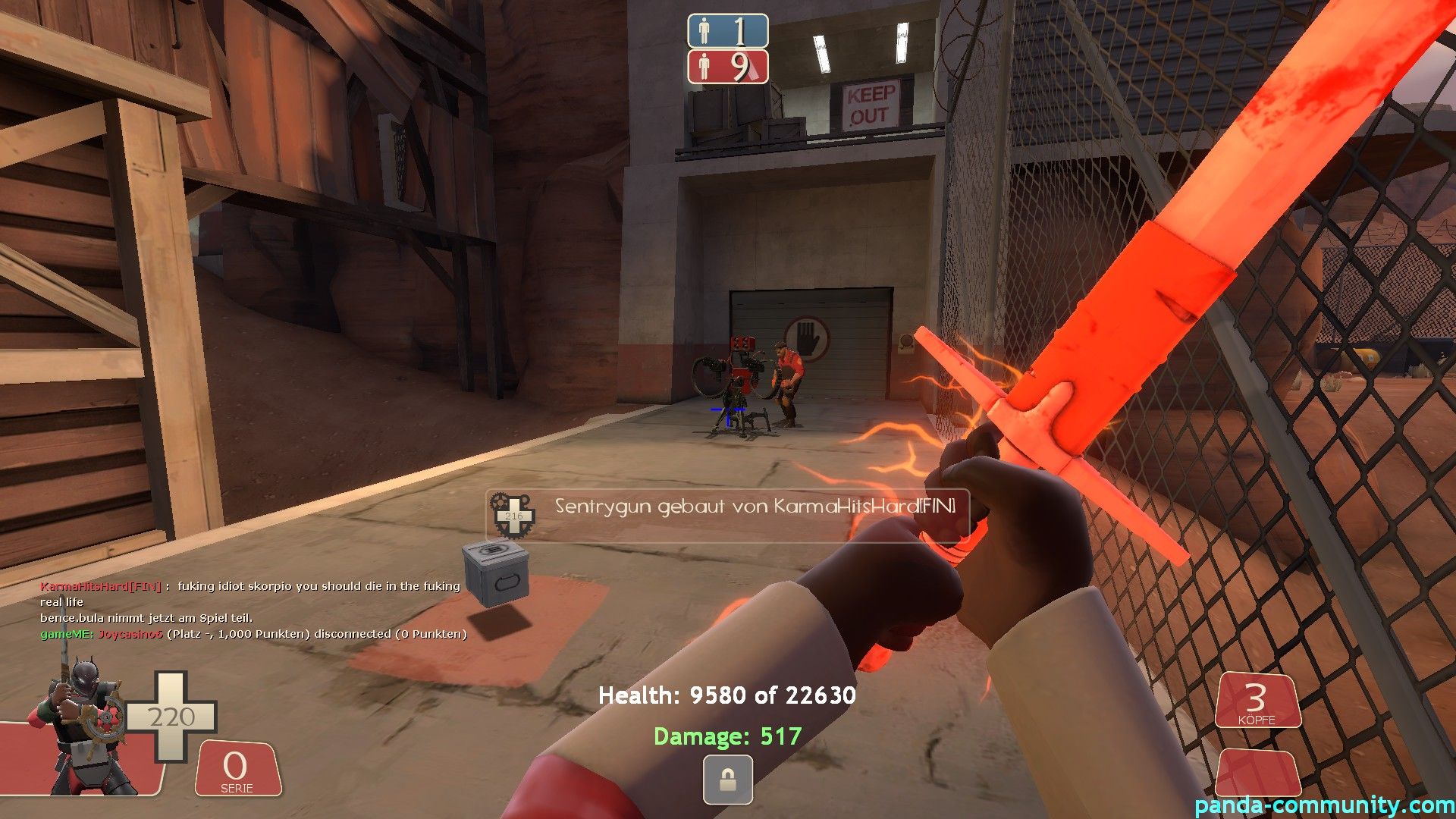Select KarmaHitsHard[FIN] chat message name
Viewport: 1456px width, 819px height.
tap(100, 586)
